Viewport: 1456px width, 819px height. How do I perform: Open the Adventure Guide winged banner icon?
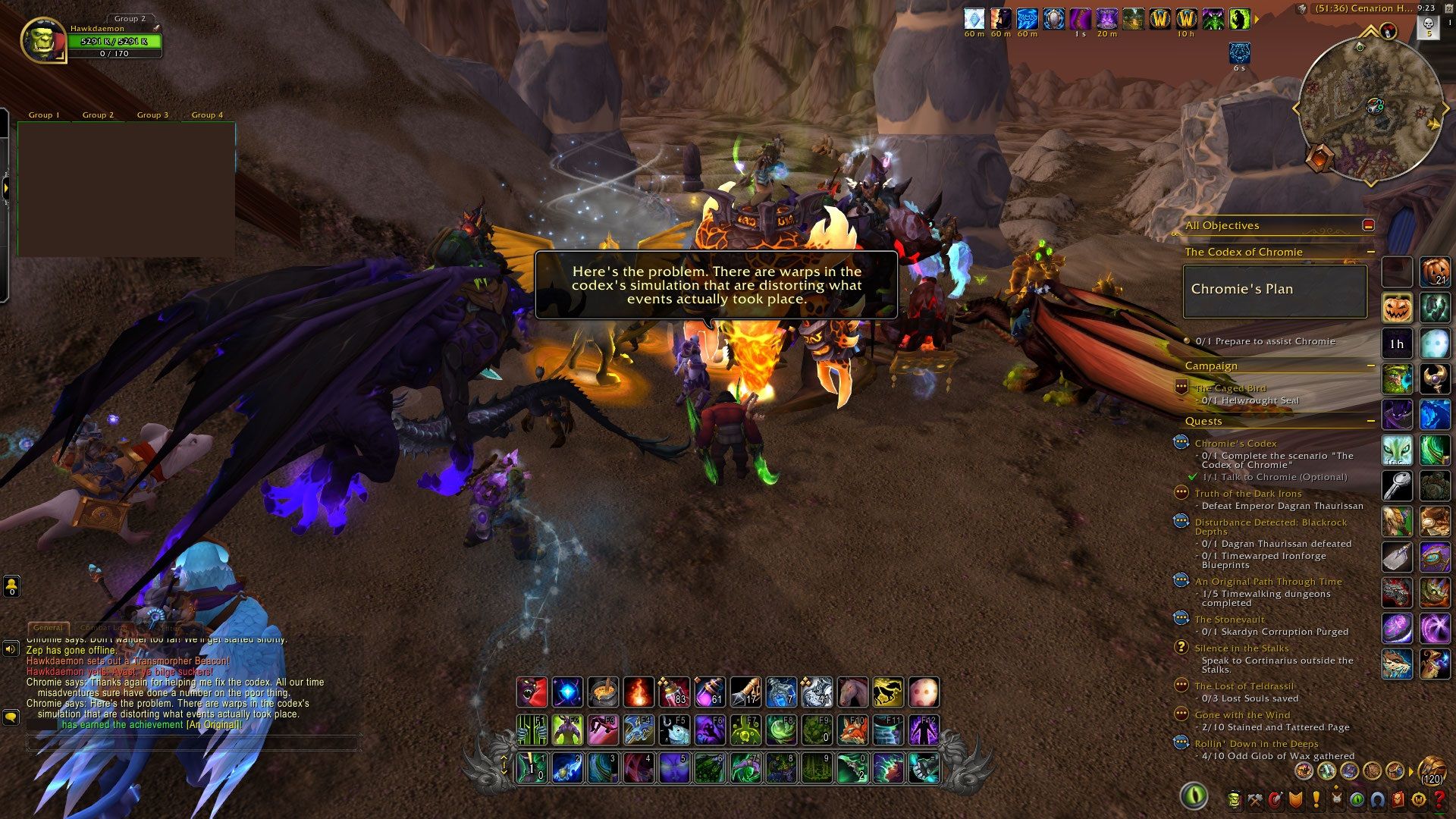coord(1336,800)
